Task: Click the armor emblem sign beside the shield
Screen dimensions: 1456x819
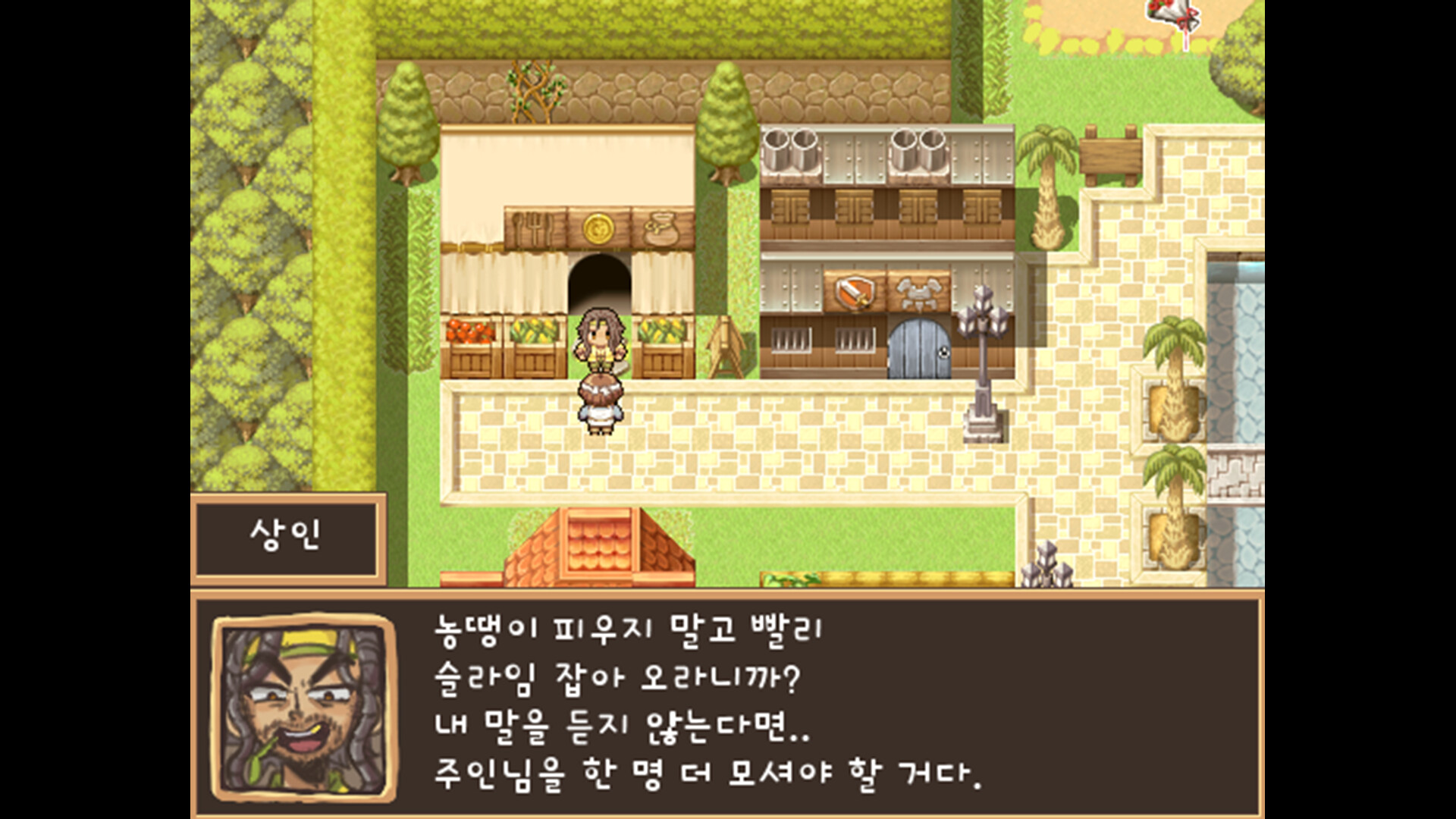Action: point(918,290)
